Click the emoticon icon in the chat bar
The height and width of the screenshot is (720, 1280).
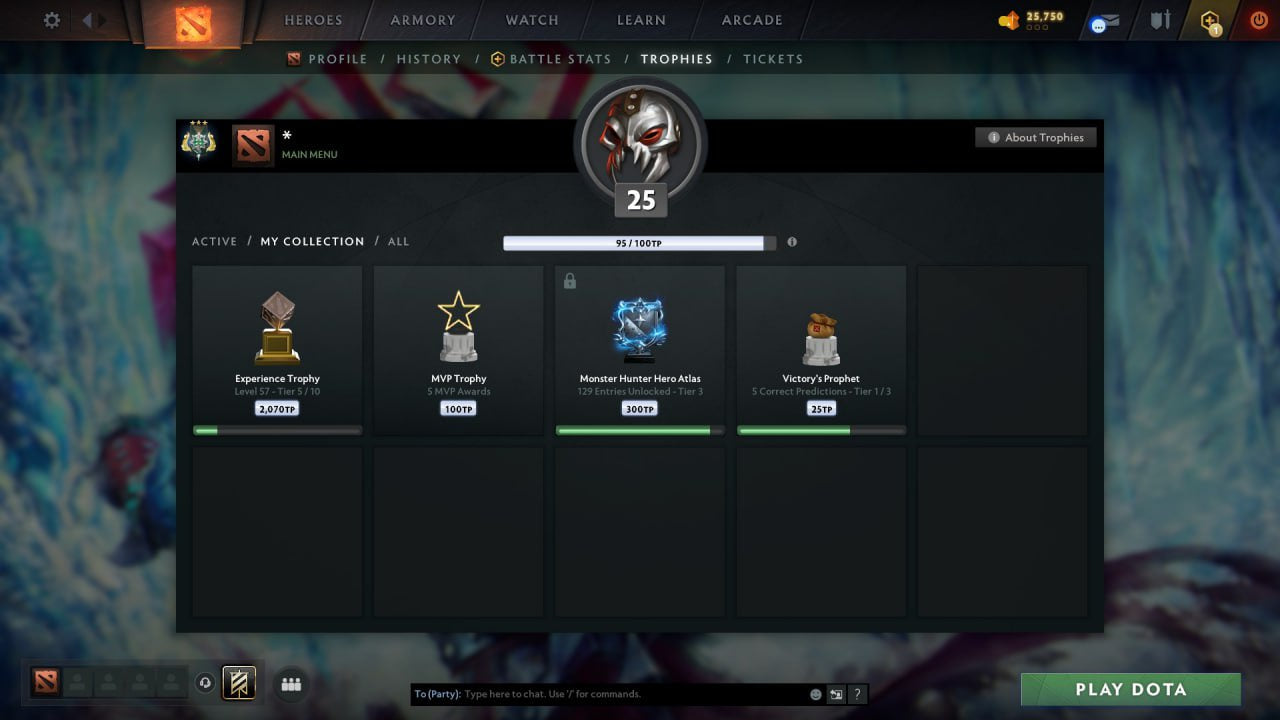point(815,694)
